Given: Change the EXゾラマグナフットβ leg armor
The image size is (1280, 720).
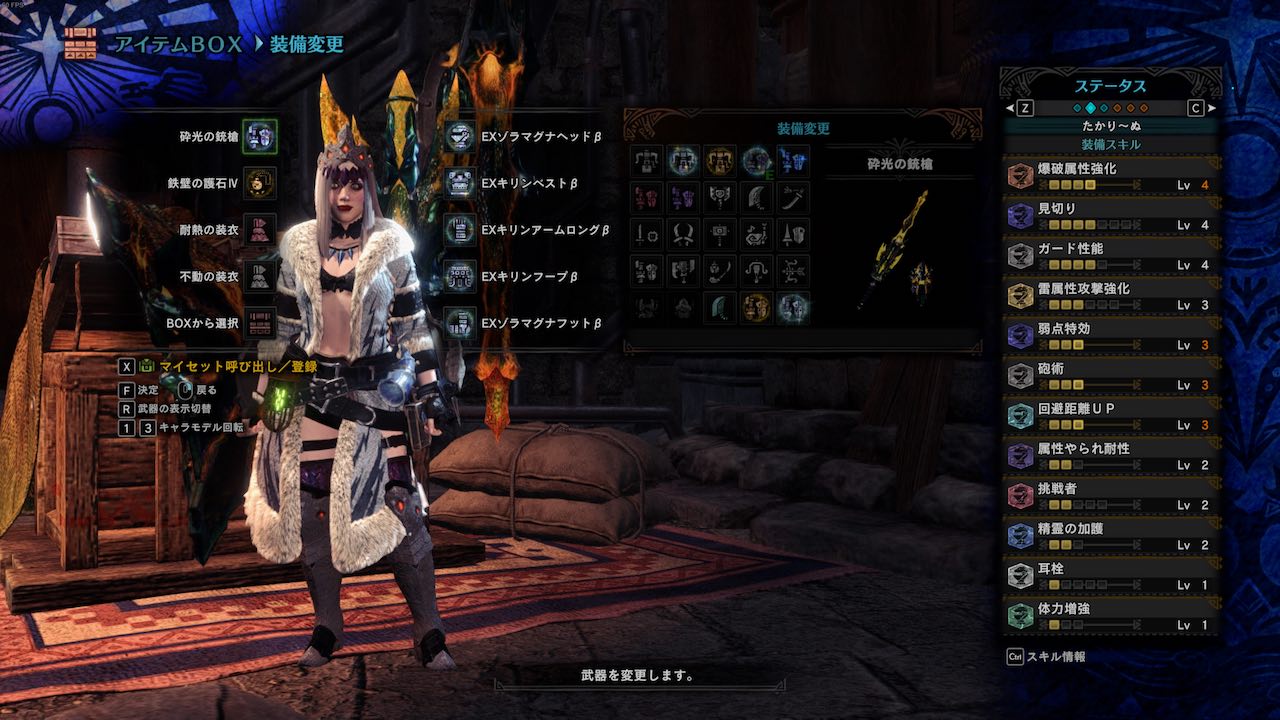Looking at the screenshot, I should click(x=460, y=322).
